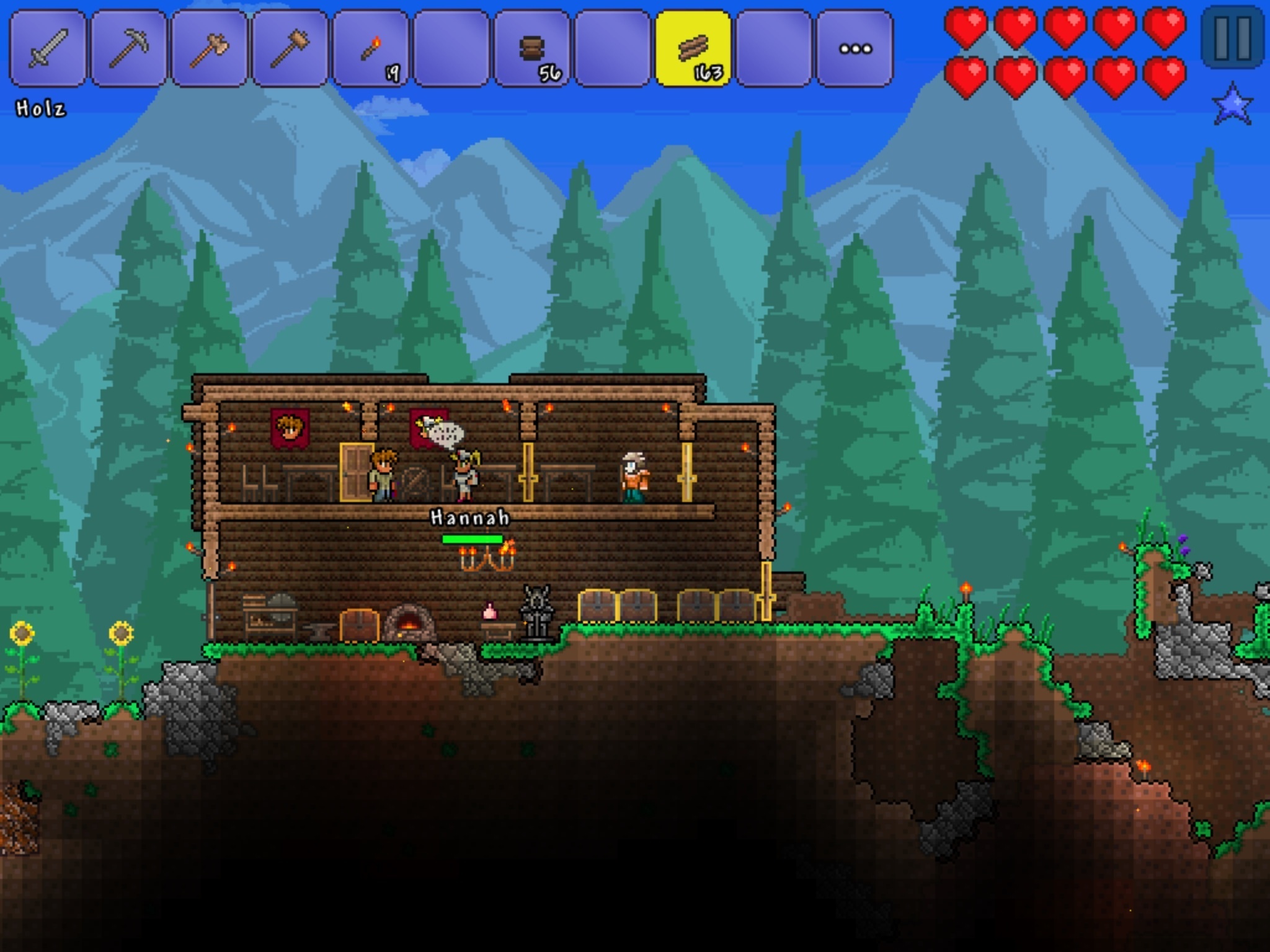Select the wood wall stack of 56
Viewport: 1270px width, 952px height.
click(533, 46)
